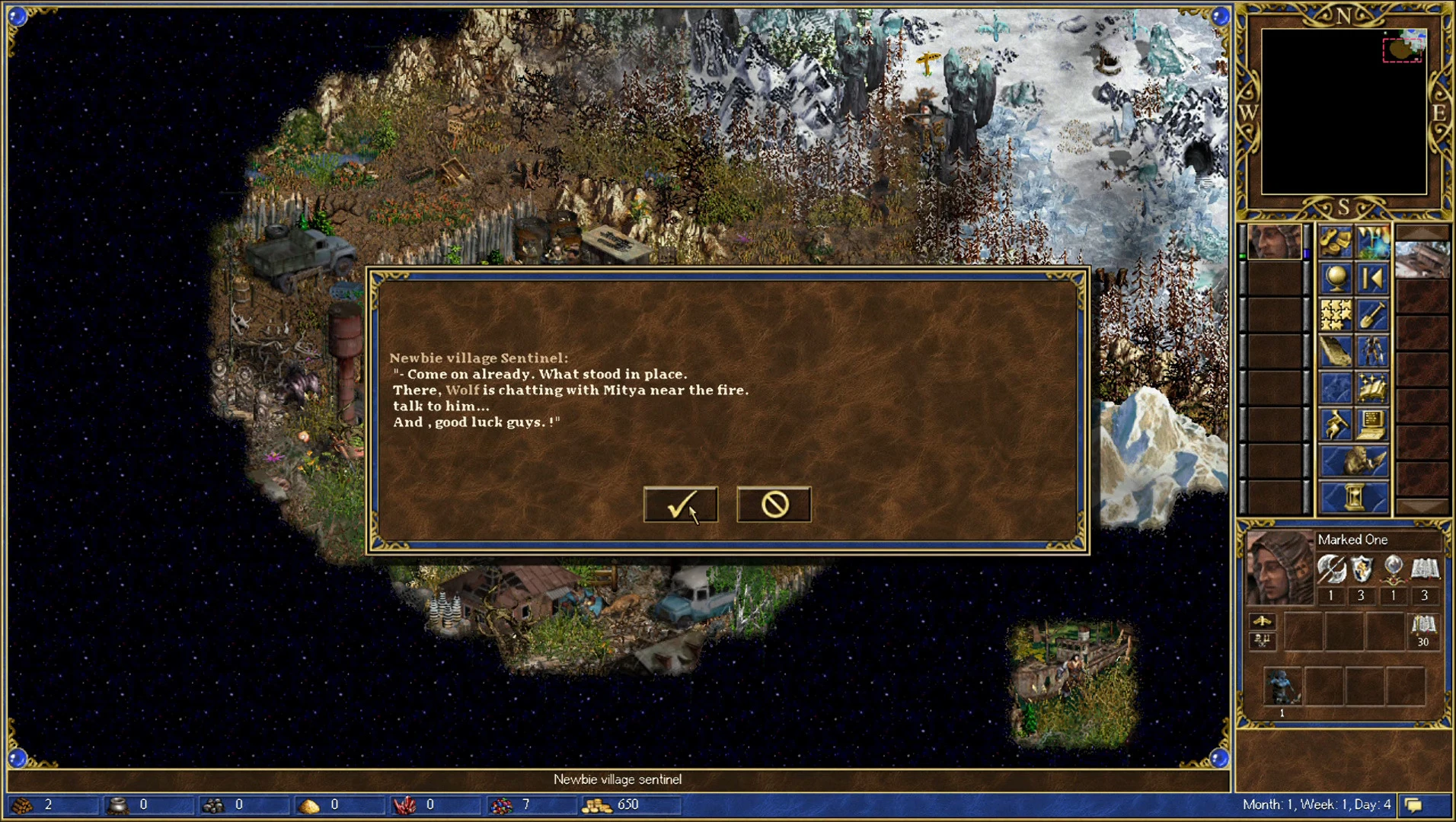
Task: Select the Next Hero figure icon
Action: coord(1372,352)
